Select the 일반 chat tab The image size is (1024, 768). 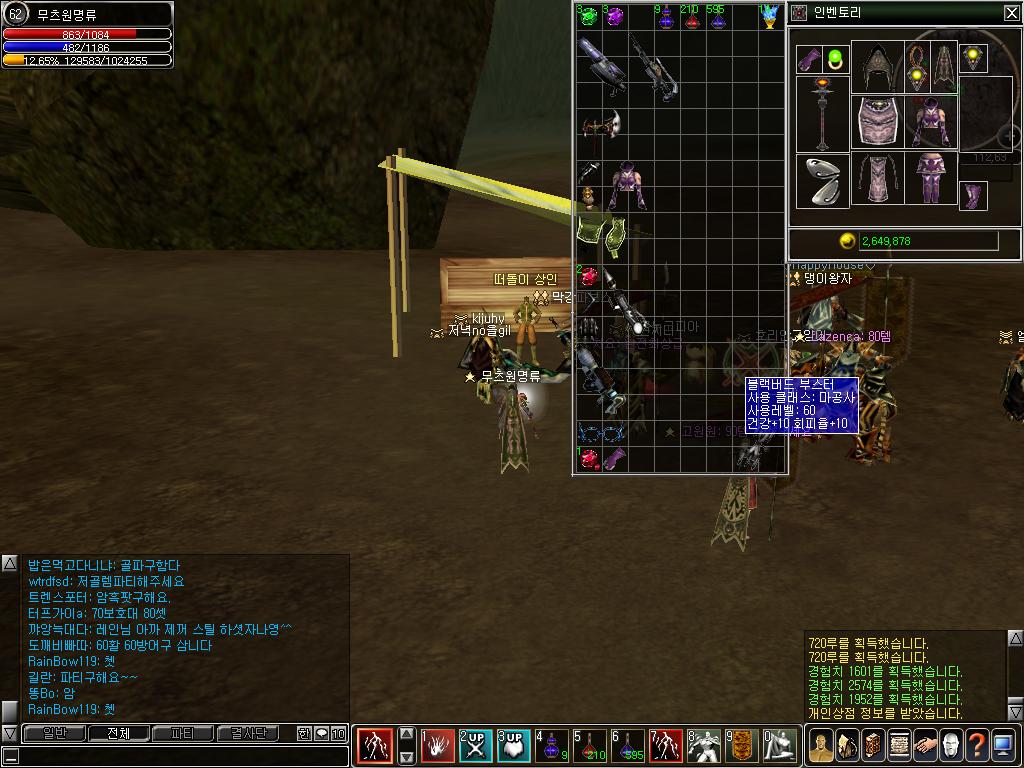point(54,733)
